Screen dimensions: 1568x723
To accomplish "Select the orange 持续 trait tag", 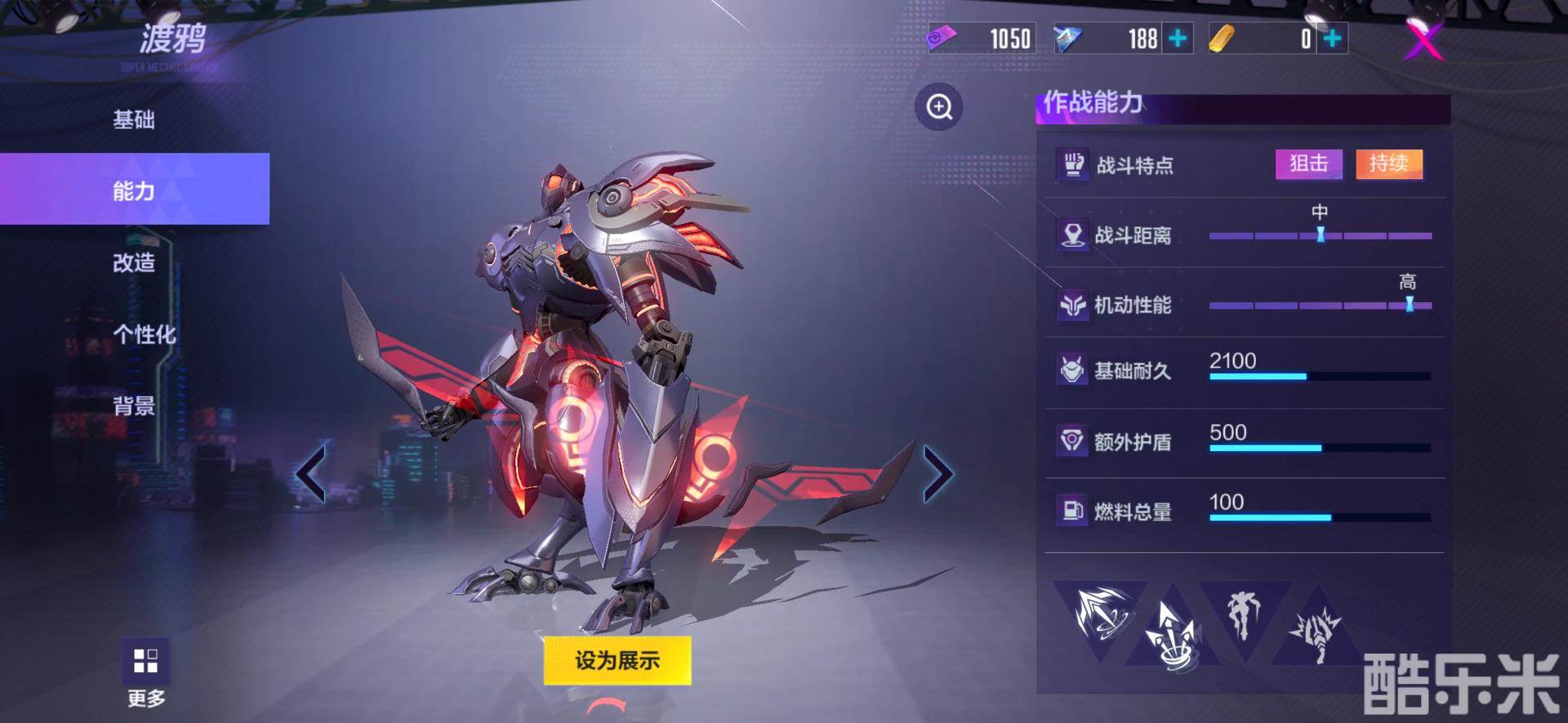I will 1388,163.
